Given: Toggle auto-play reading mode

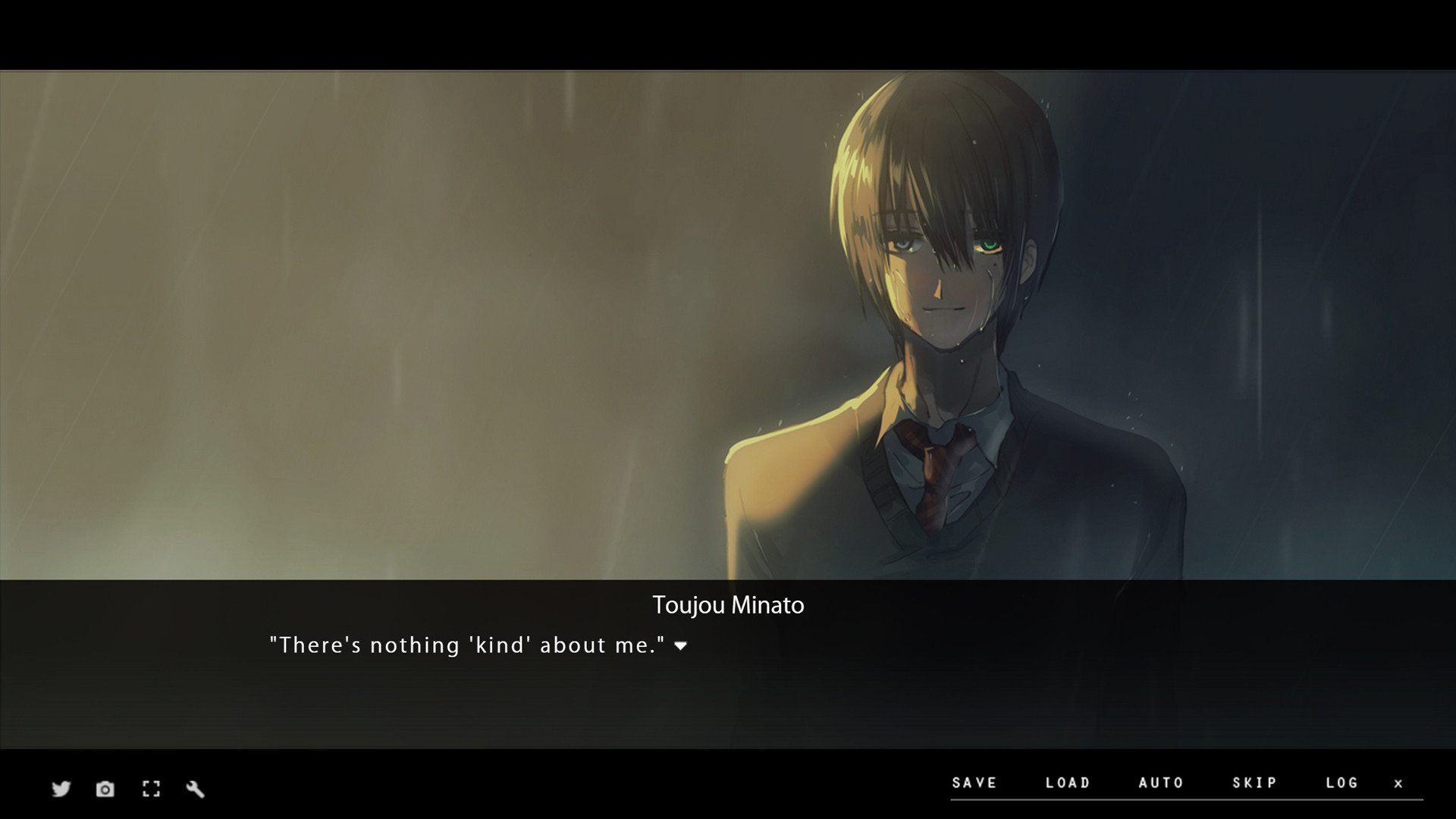Looking at the screenshot, I should tap(1160, 783).
